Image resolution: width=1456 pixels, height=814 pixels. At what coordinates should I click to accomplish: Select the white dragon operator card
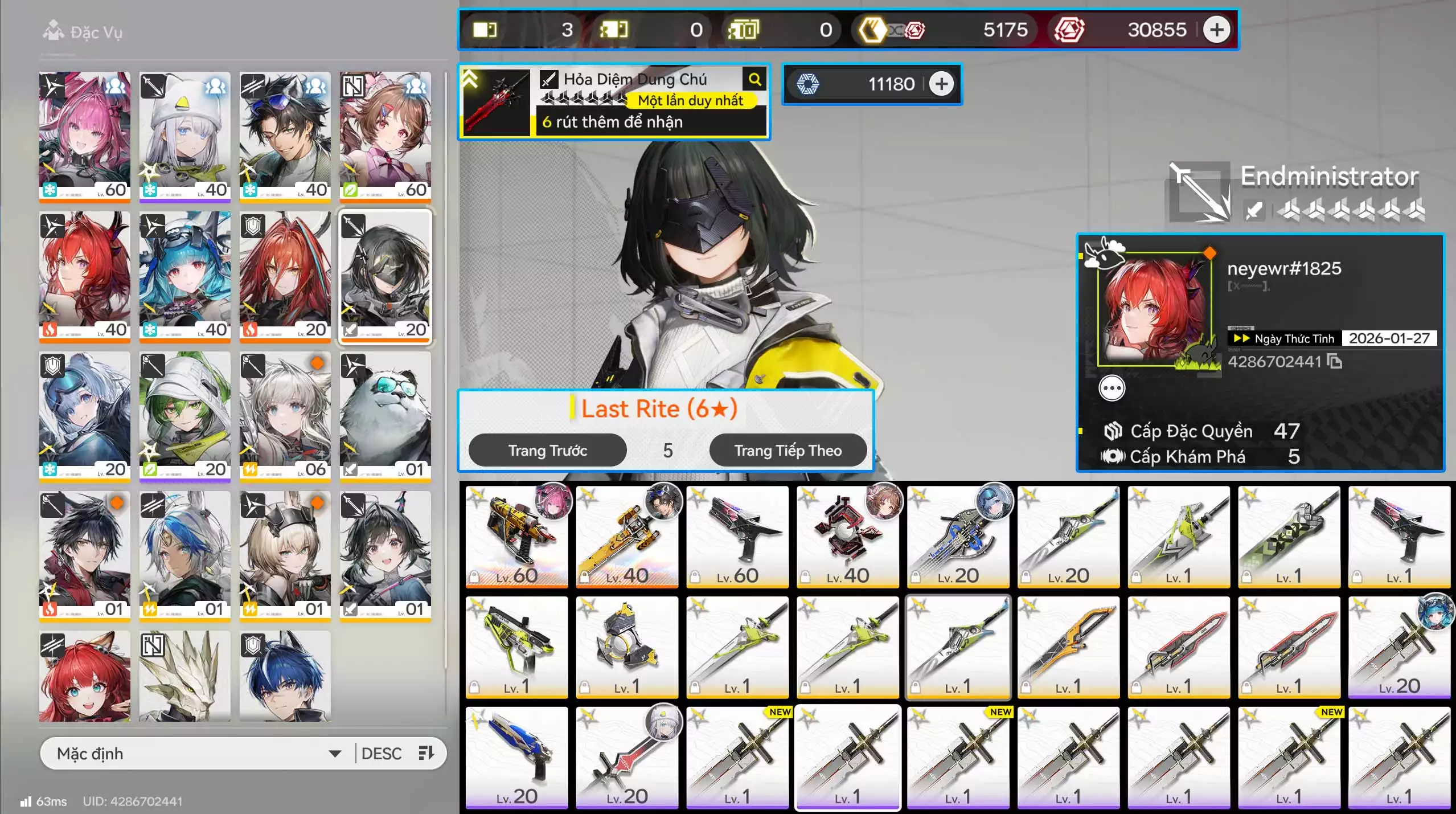[184, 676]
